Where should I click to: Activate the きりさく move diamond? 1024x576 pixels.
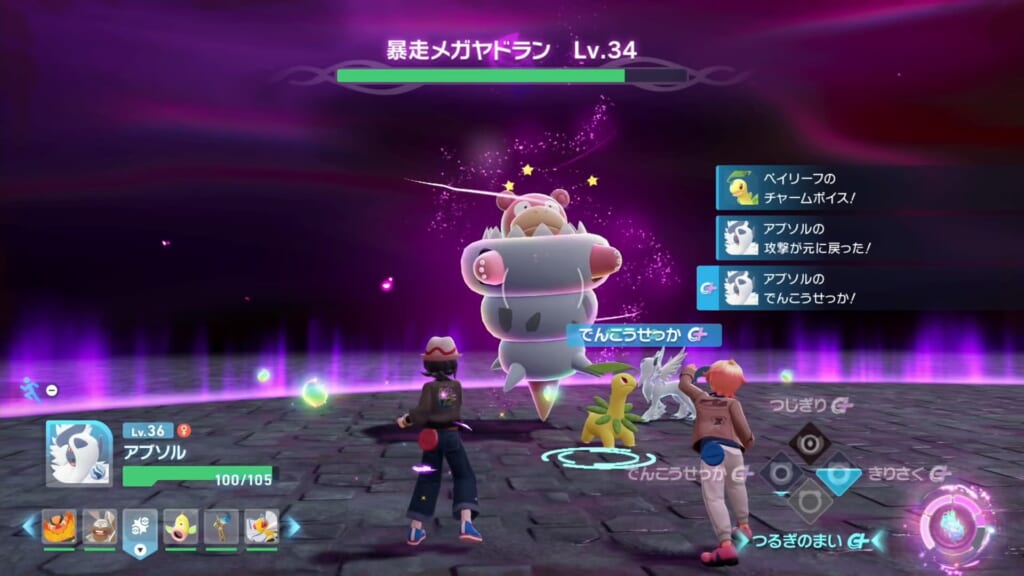(x=838, y=472)
